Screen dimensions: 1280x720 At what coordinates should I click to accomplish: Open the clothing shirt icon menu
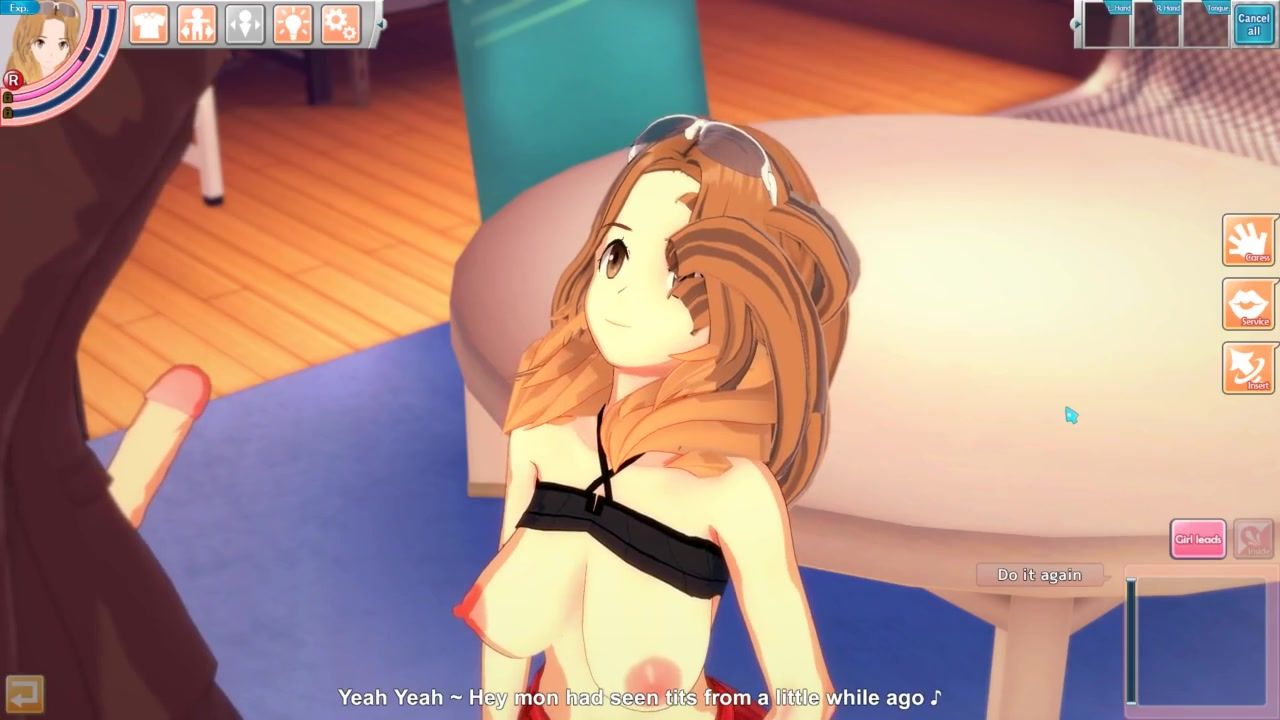click(149, 24)
